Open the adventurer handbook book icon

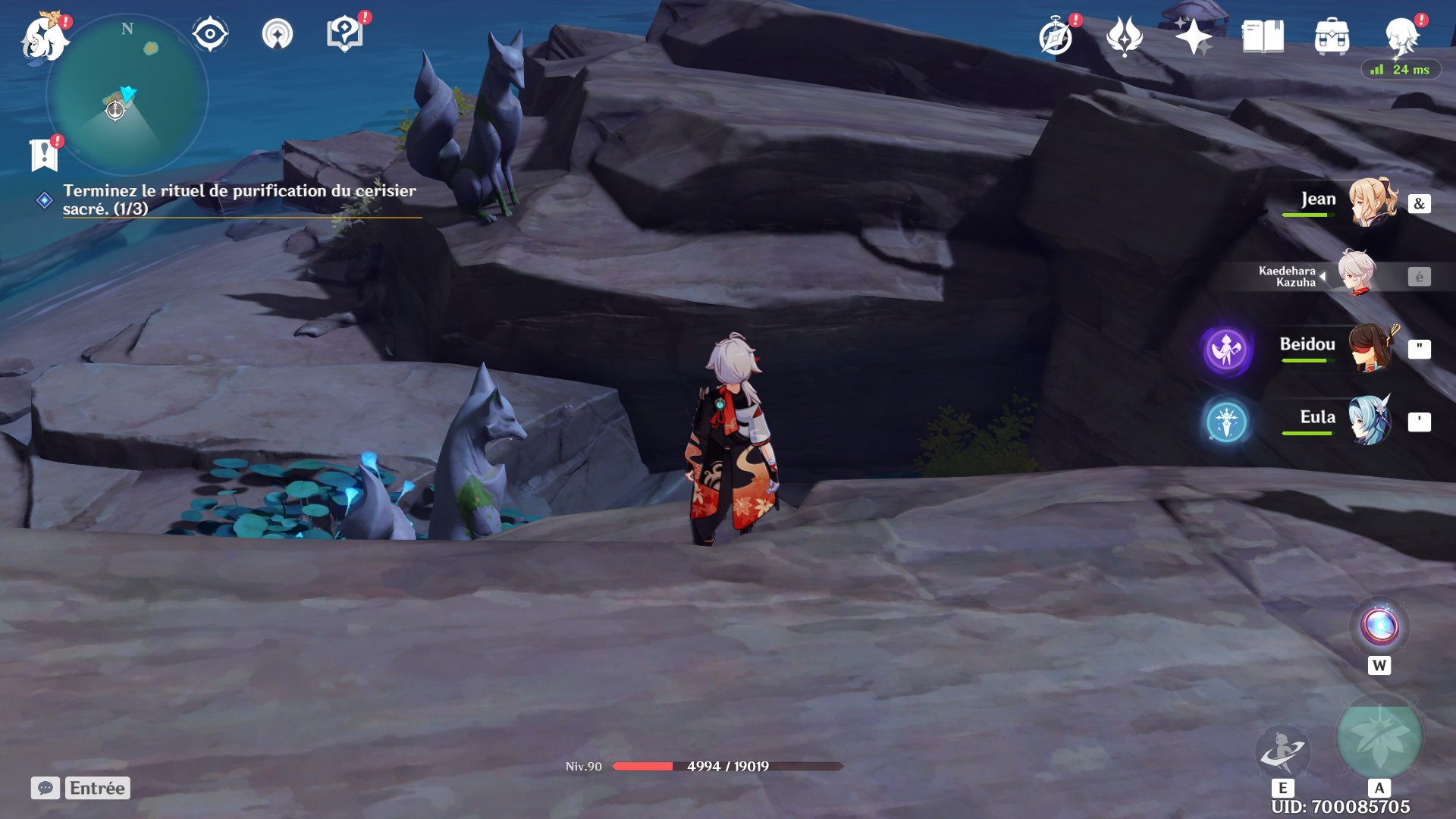click(1263, 36)
